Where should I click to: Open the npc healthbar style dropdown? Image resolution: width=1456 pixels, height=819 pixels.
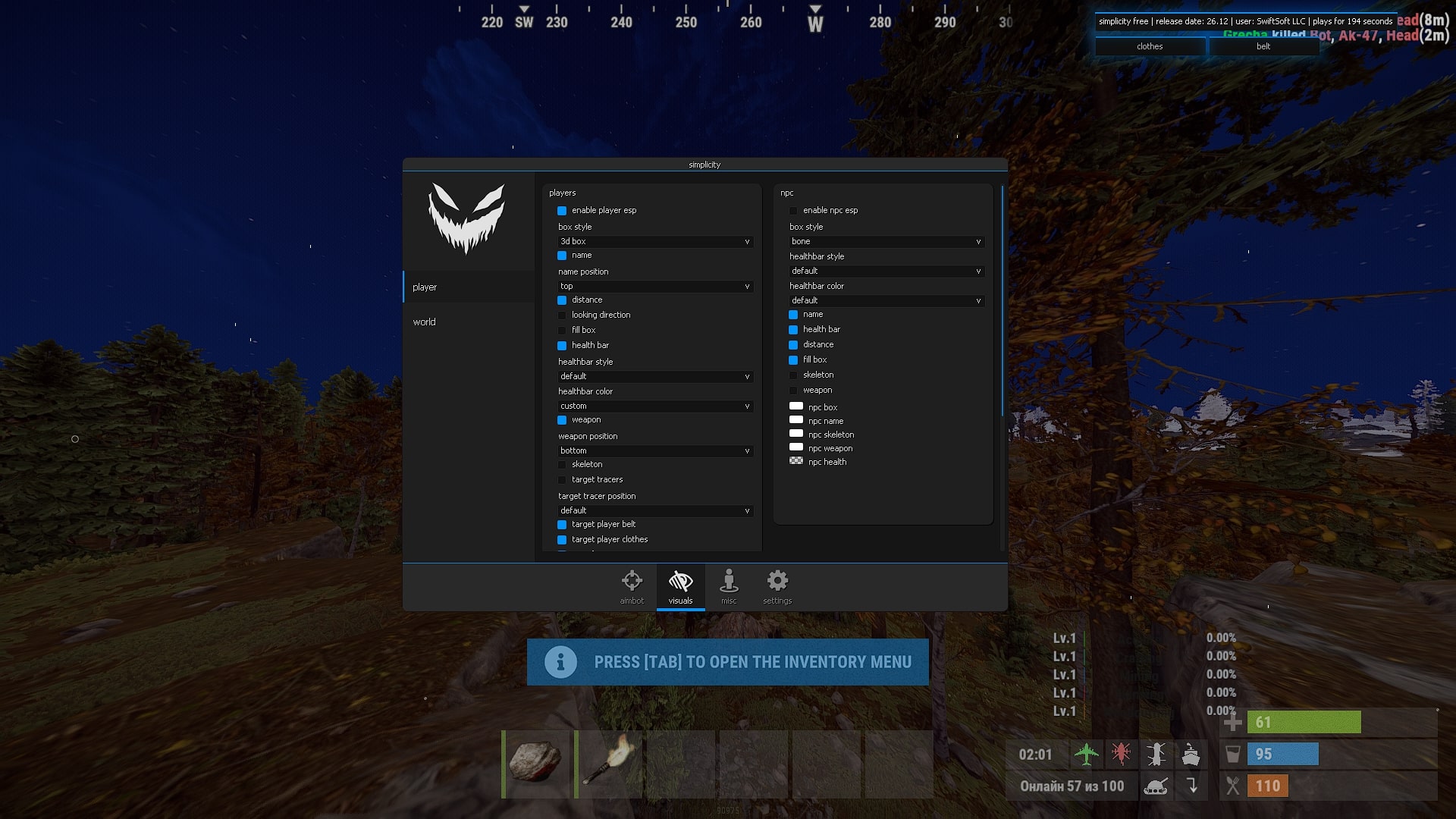tap(886, 271)
